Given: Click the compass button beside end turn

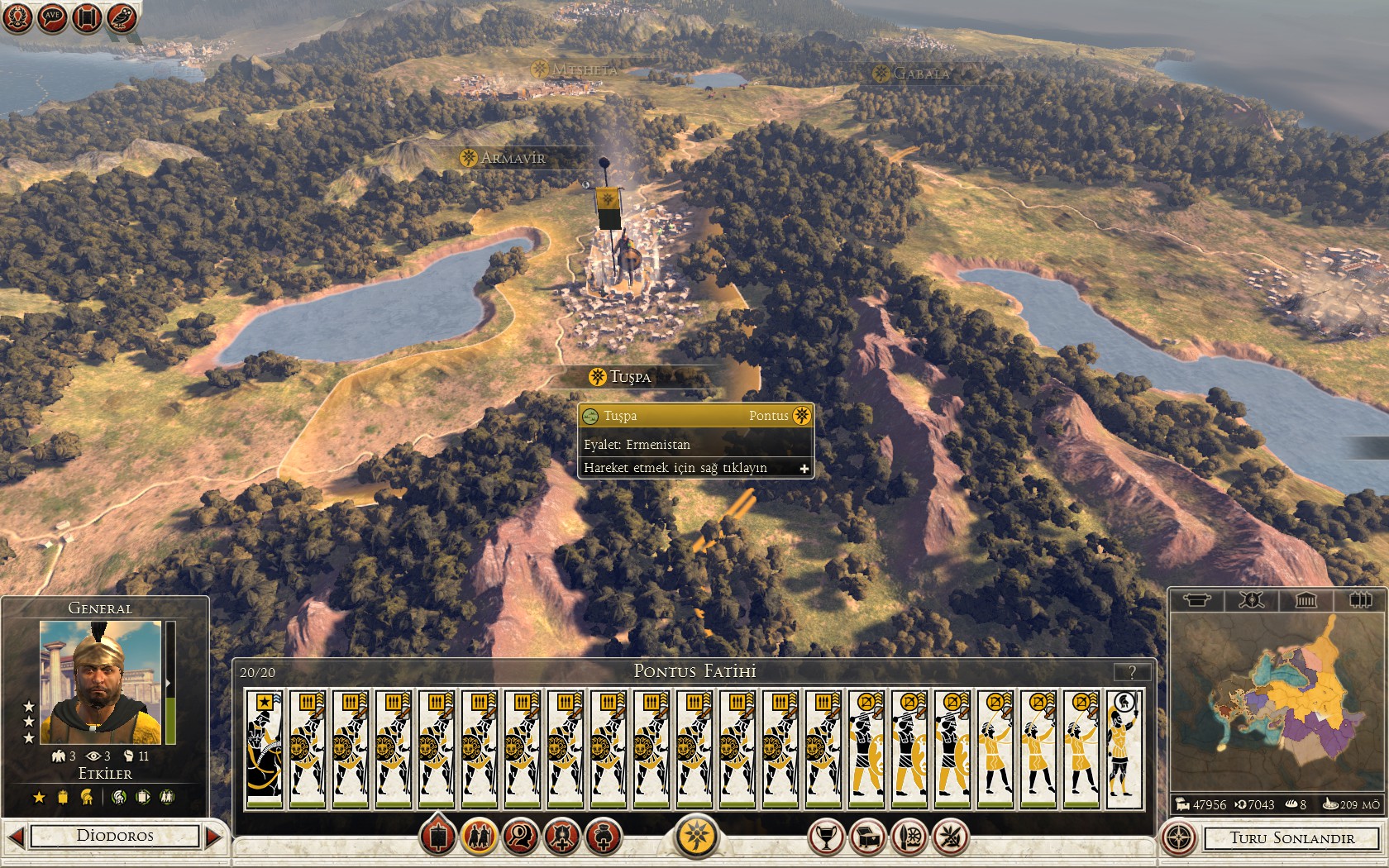Looking at the screenshot, I should 1179,837.
